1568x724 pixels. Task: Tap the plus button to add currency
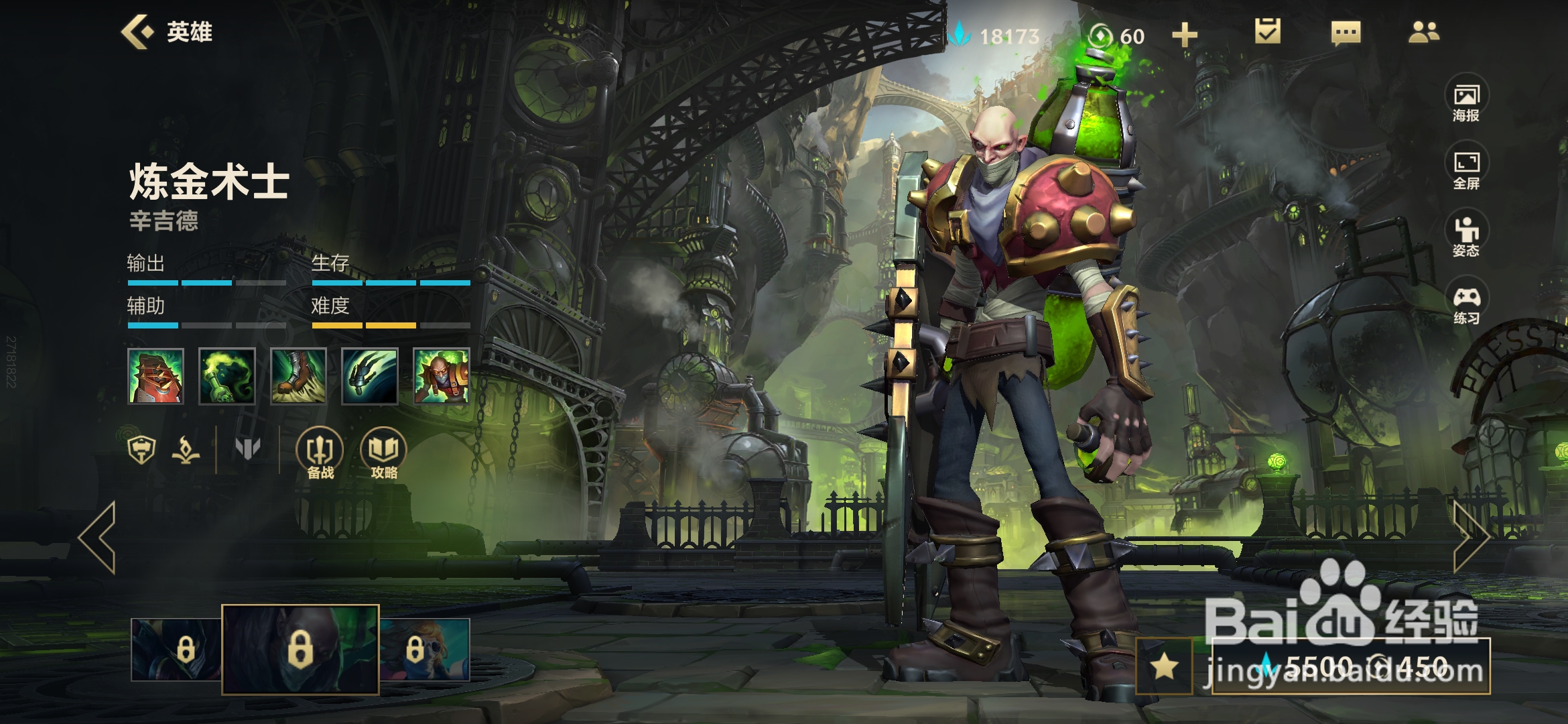point(1184,35)
